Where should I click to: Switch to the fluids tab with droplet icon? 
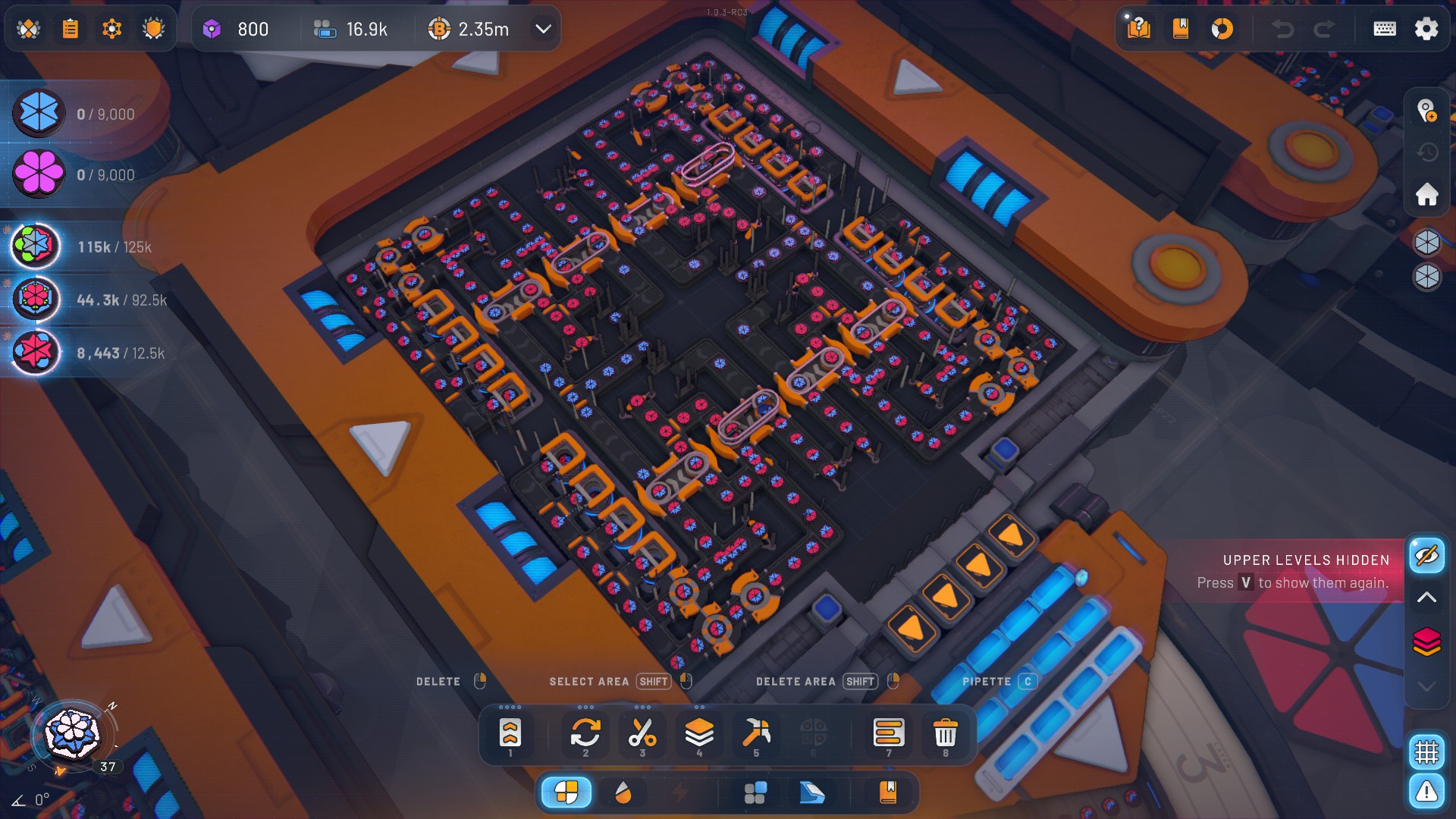[623, 792]
